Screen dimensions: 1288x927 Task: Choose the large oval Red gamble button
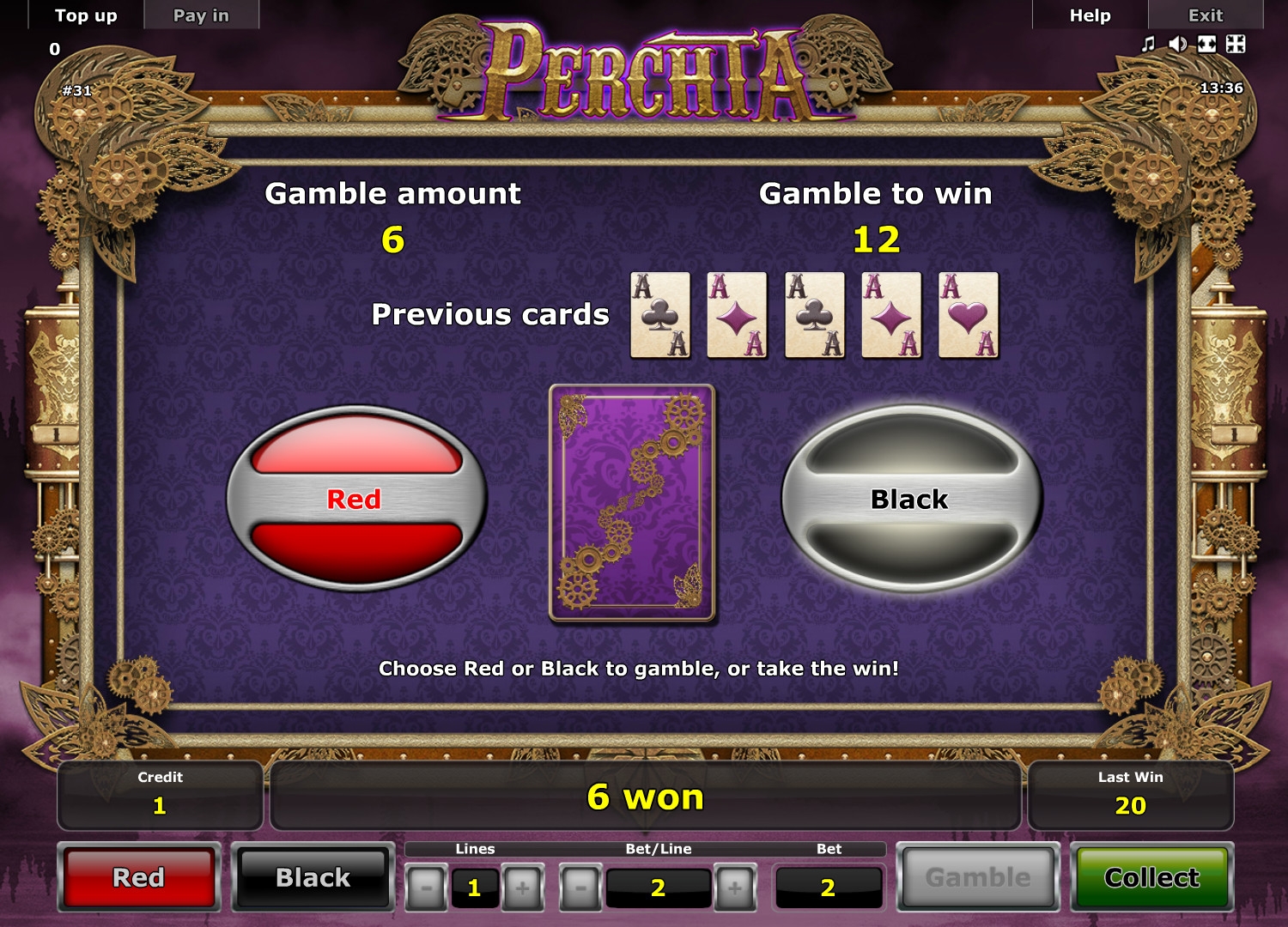click(355, 499)
